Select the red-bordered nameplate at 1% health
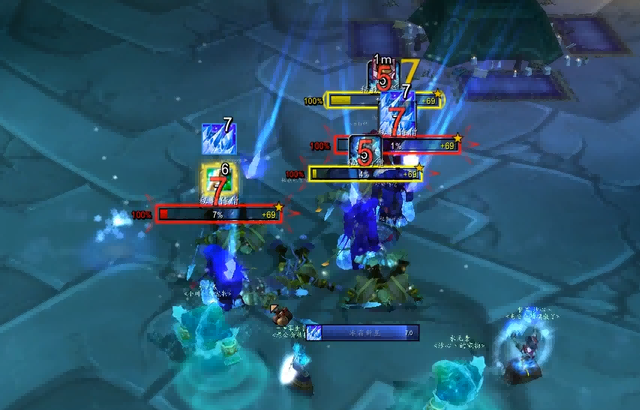The height and width of the screenshot is (410, 640). tap(395, 146)
